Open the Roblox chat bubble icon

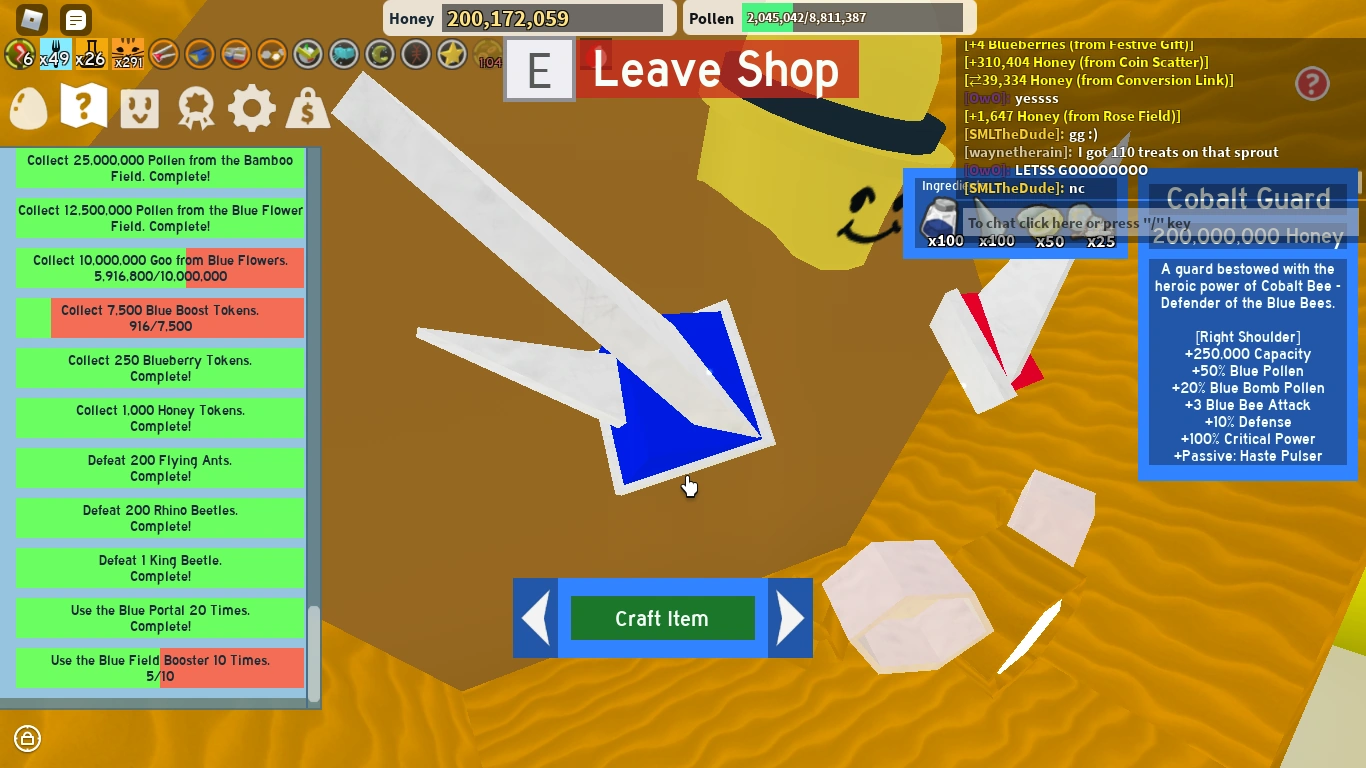pyautogui.click(x=75, y=19)
